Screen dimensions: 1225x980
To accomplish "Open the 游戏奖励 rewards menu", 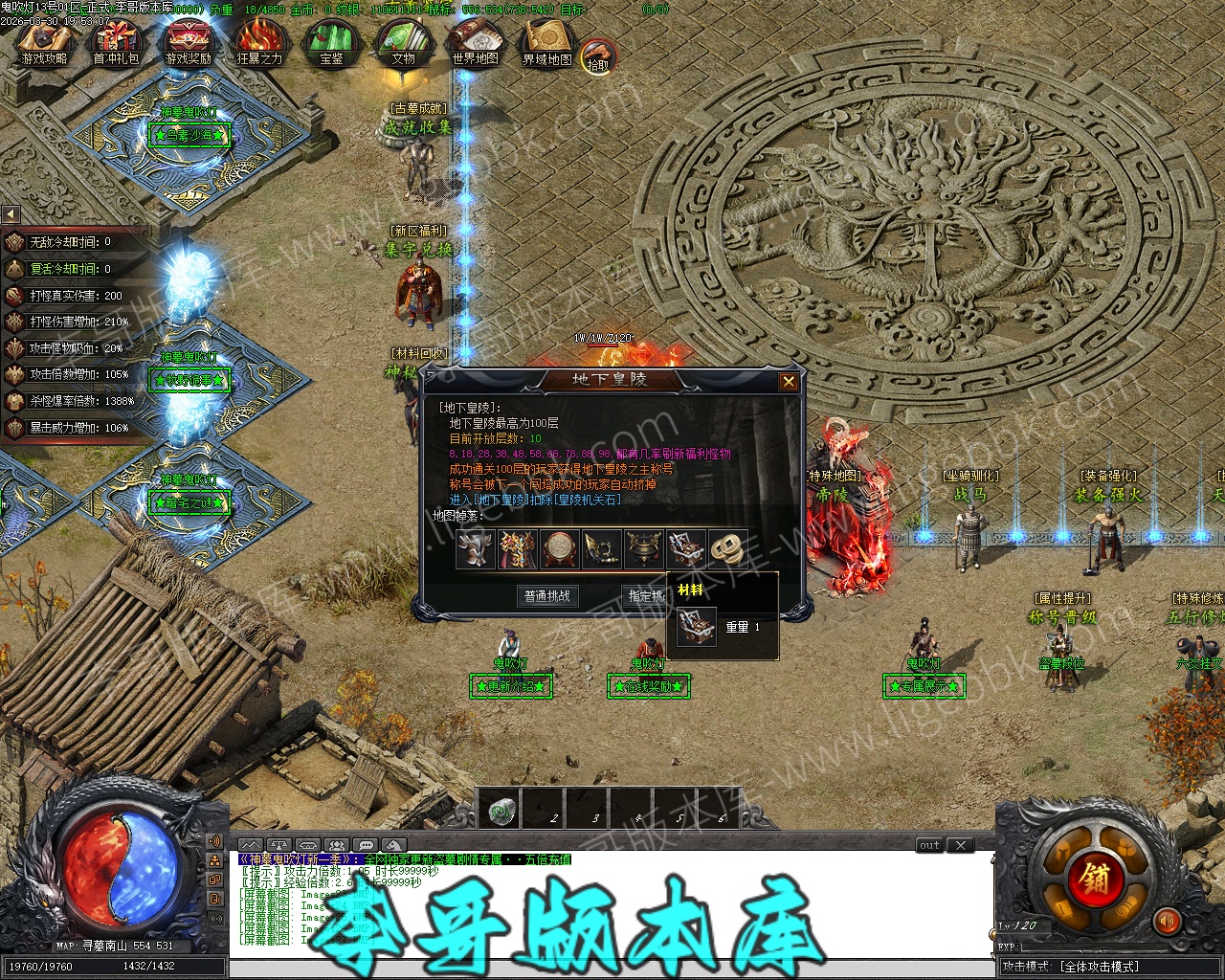I will [188, 44].
